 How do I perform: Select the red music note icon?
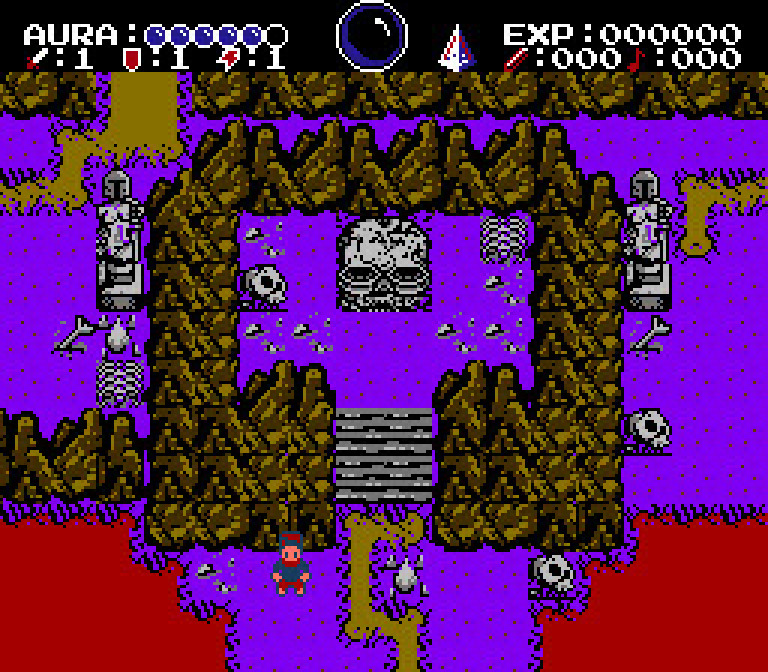pos(638,59)
